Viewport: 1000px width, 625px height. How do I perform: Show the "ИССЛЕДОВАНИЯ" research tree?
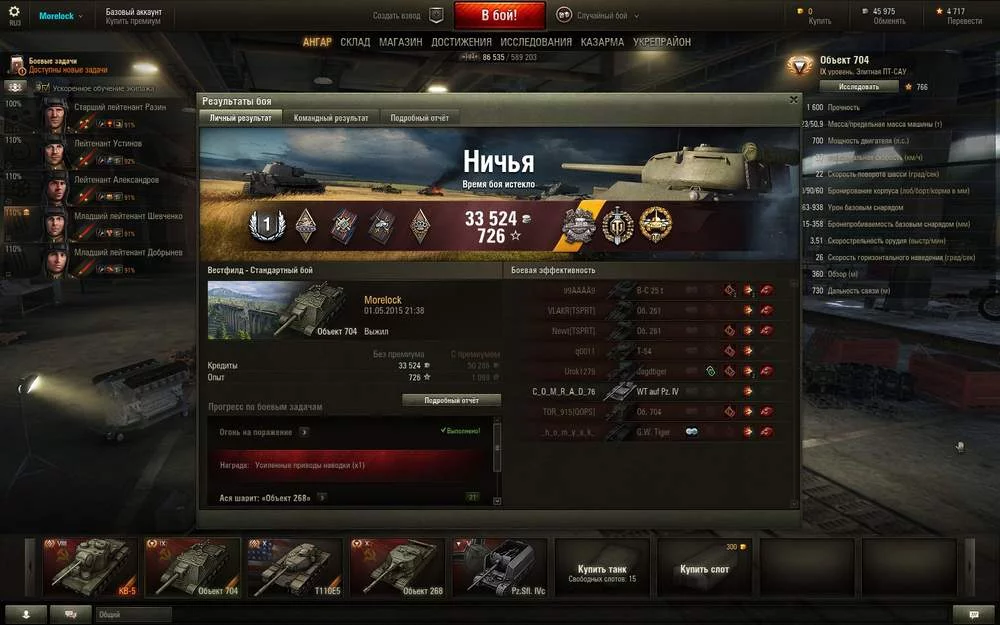[536, 42]
